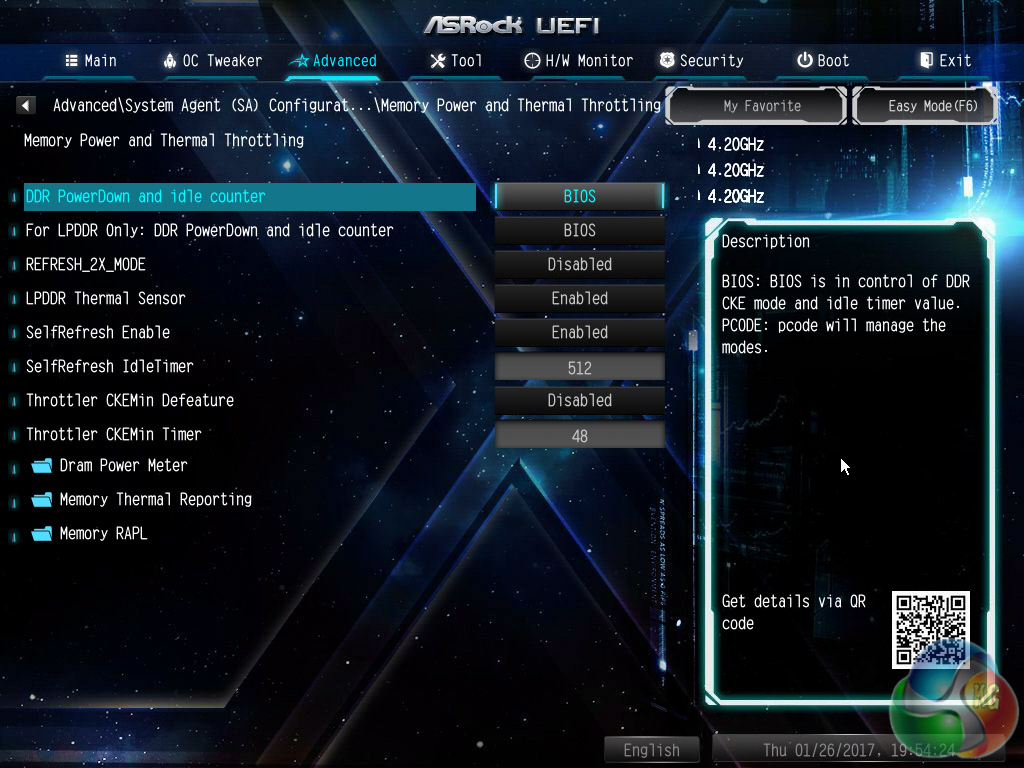Open the OC Tweaker tab
Screen dimensions: 1024x768
pos(213,61)
